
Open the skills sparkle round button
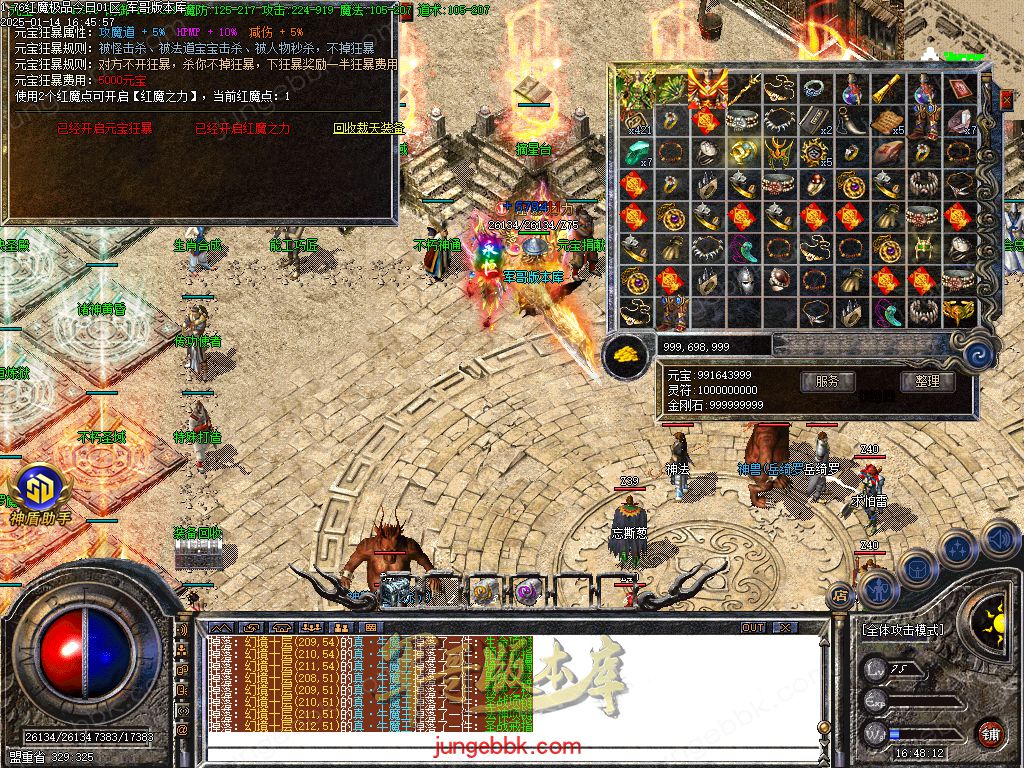click(x=958, y=549)
